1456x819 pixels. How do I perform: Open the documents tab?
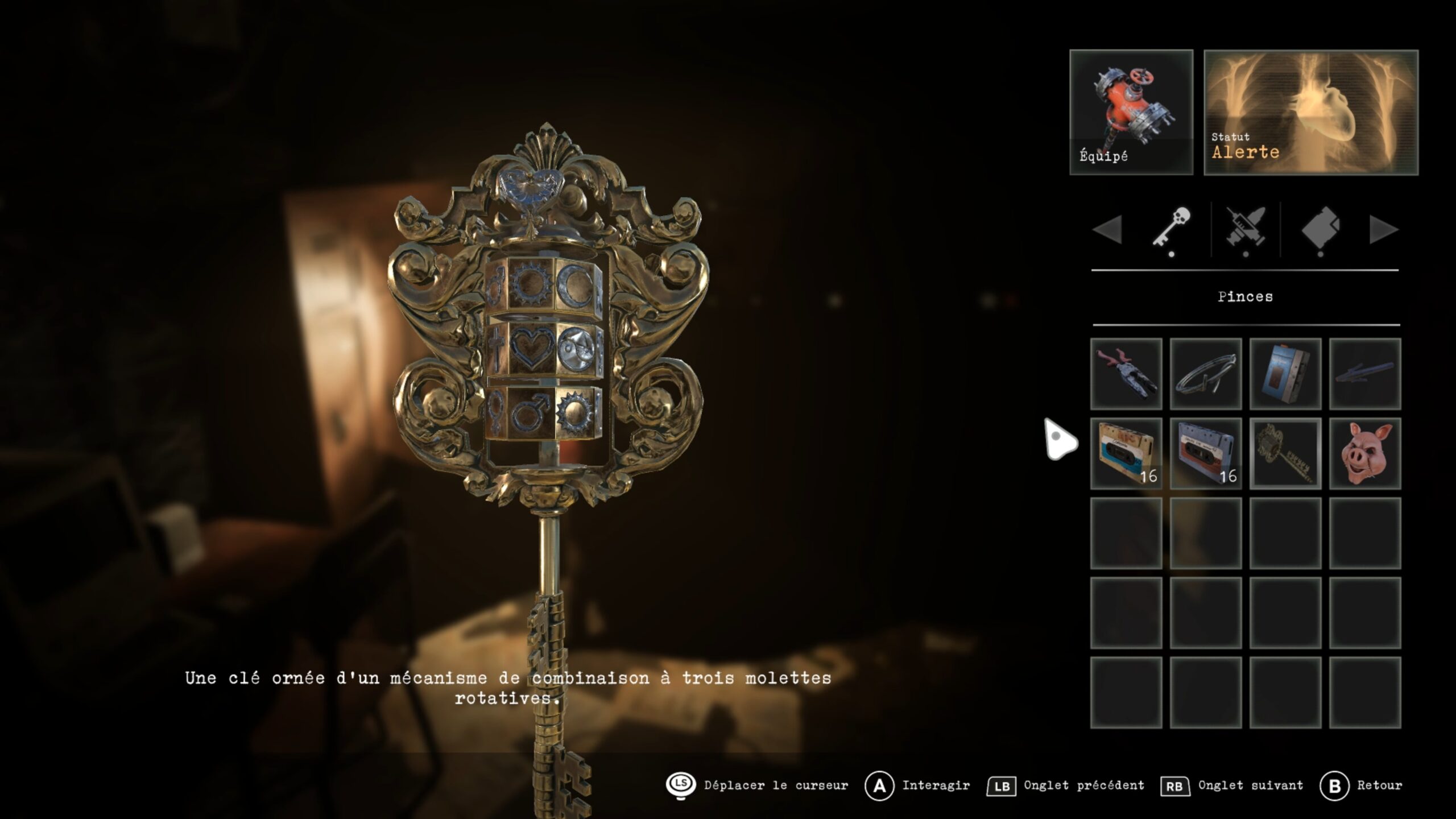pos(1320,229)
